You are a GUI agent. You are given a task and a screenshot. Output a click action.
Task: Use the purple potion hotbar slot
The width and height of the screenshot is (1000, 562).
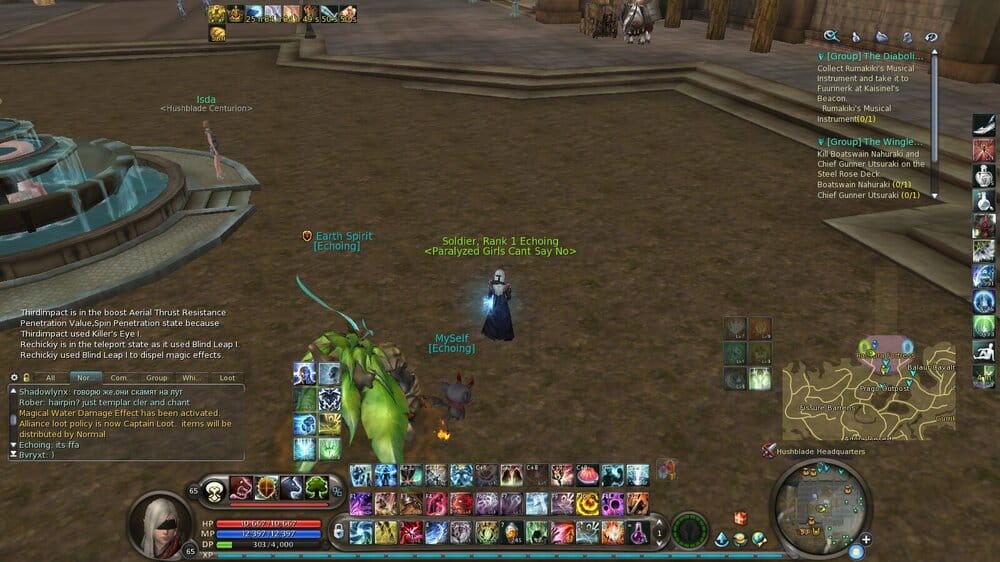click(x=637, y=532)
